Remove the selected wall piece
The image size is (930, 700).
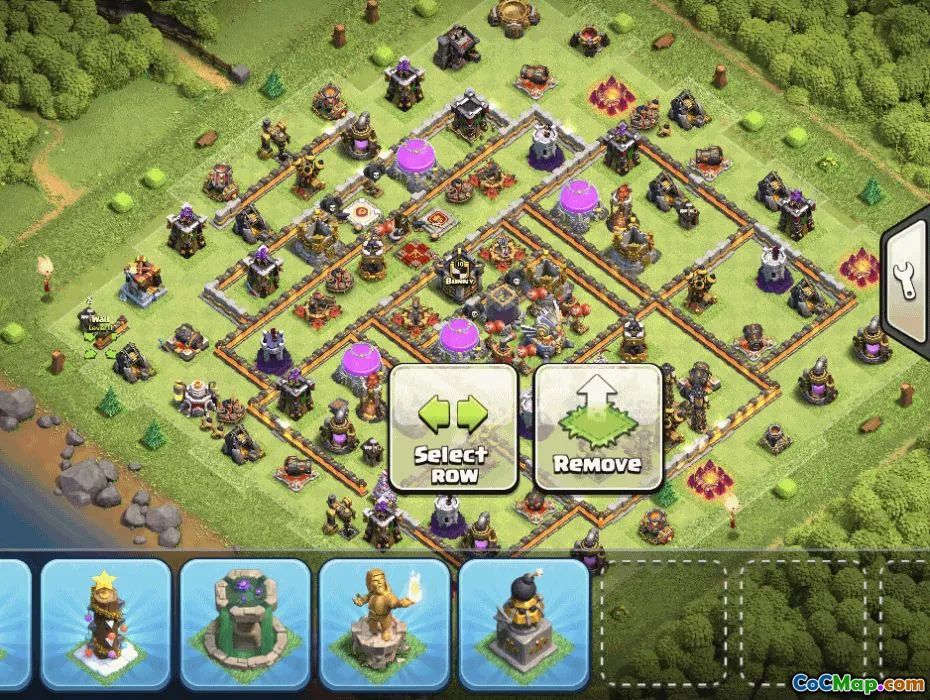point(597,428)
